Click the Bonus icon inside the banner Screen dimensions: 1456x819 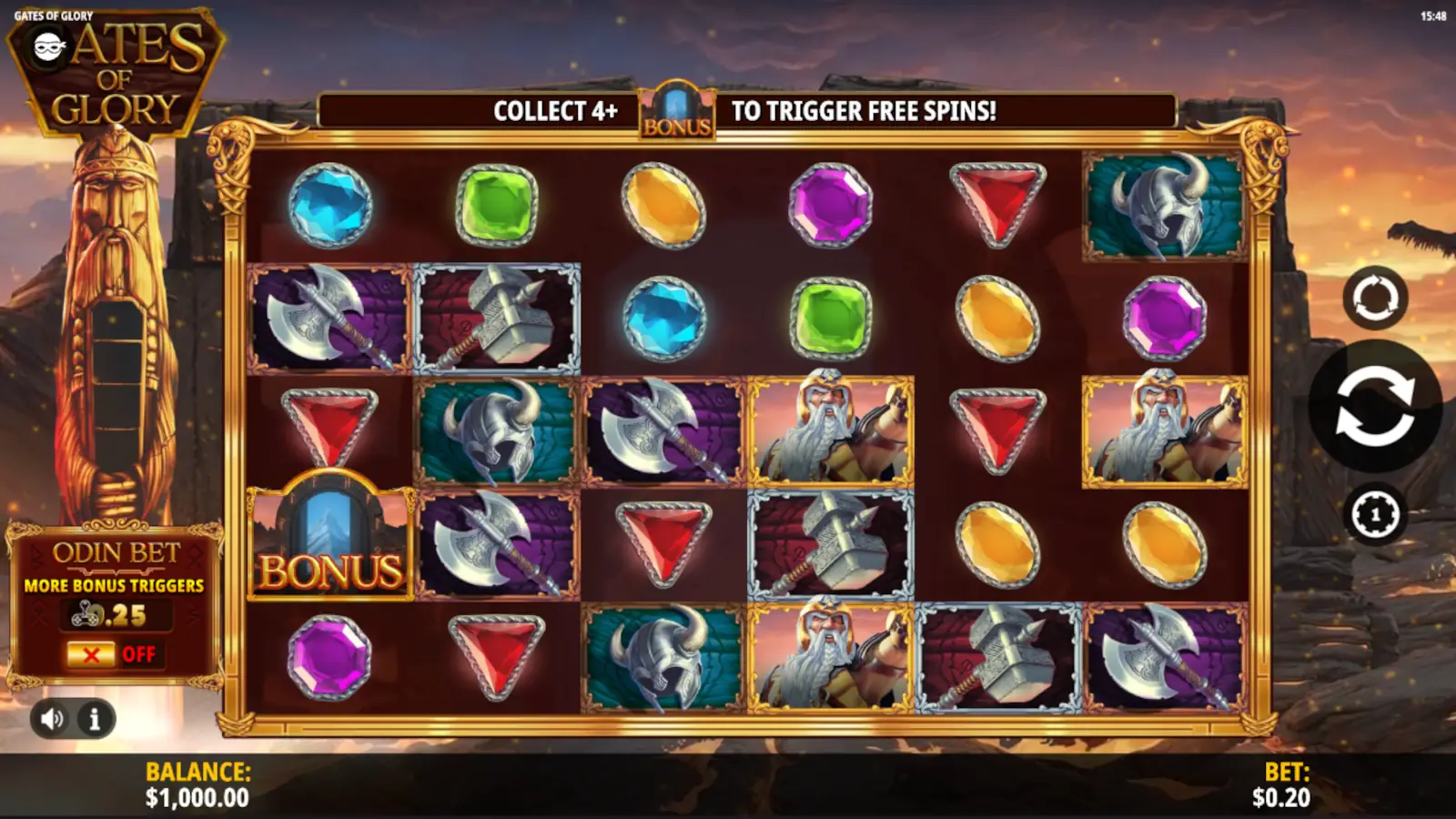pos(675,111)
